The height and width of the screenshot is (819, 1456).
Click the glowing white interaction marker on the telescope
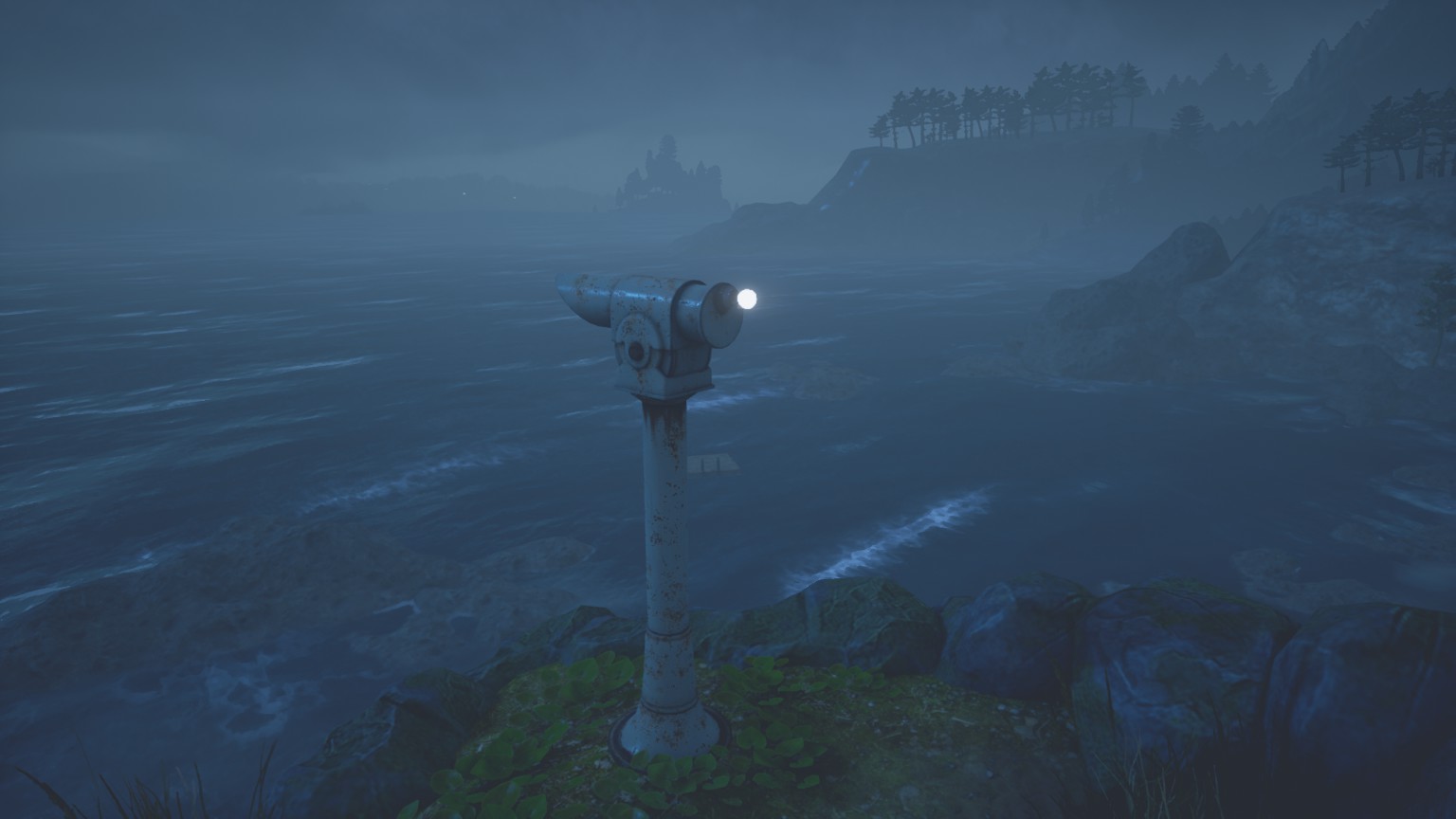pyautogui.click(x=747, y=300)
